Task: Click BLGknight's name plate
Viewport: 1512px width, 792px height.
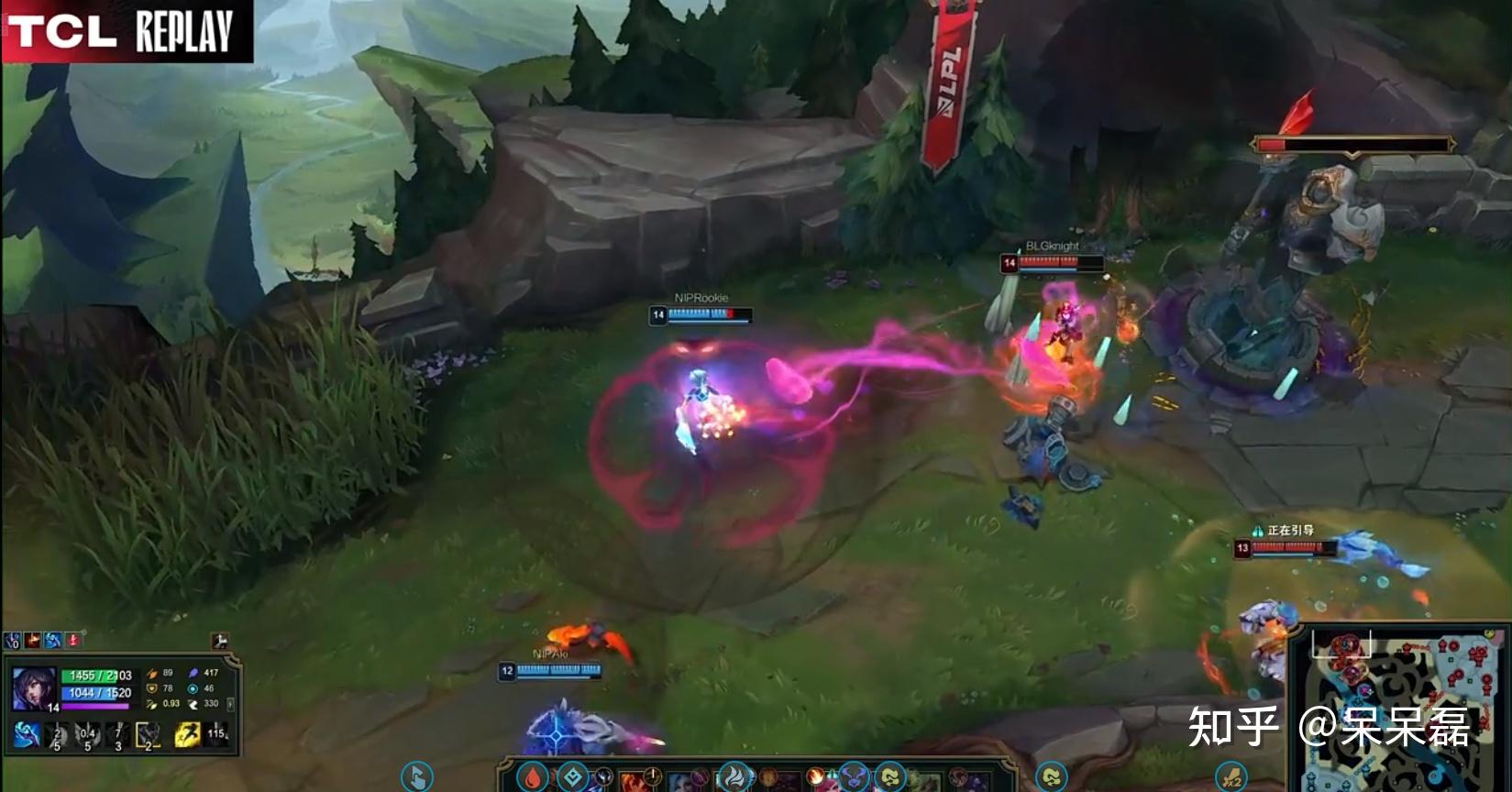Action: pyautogui.click(x=1053, y=245)
